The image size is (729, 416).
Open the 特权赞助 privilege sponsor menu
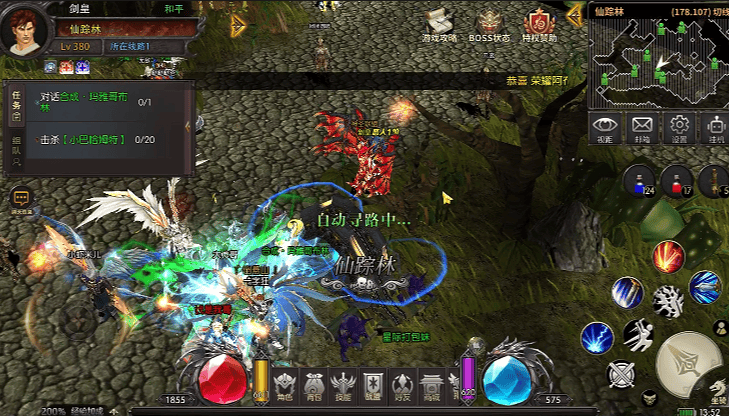538,27
